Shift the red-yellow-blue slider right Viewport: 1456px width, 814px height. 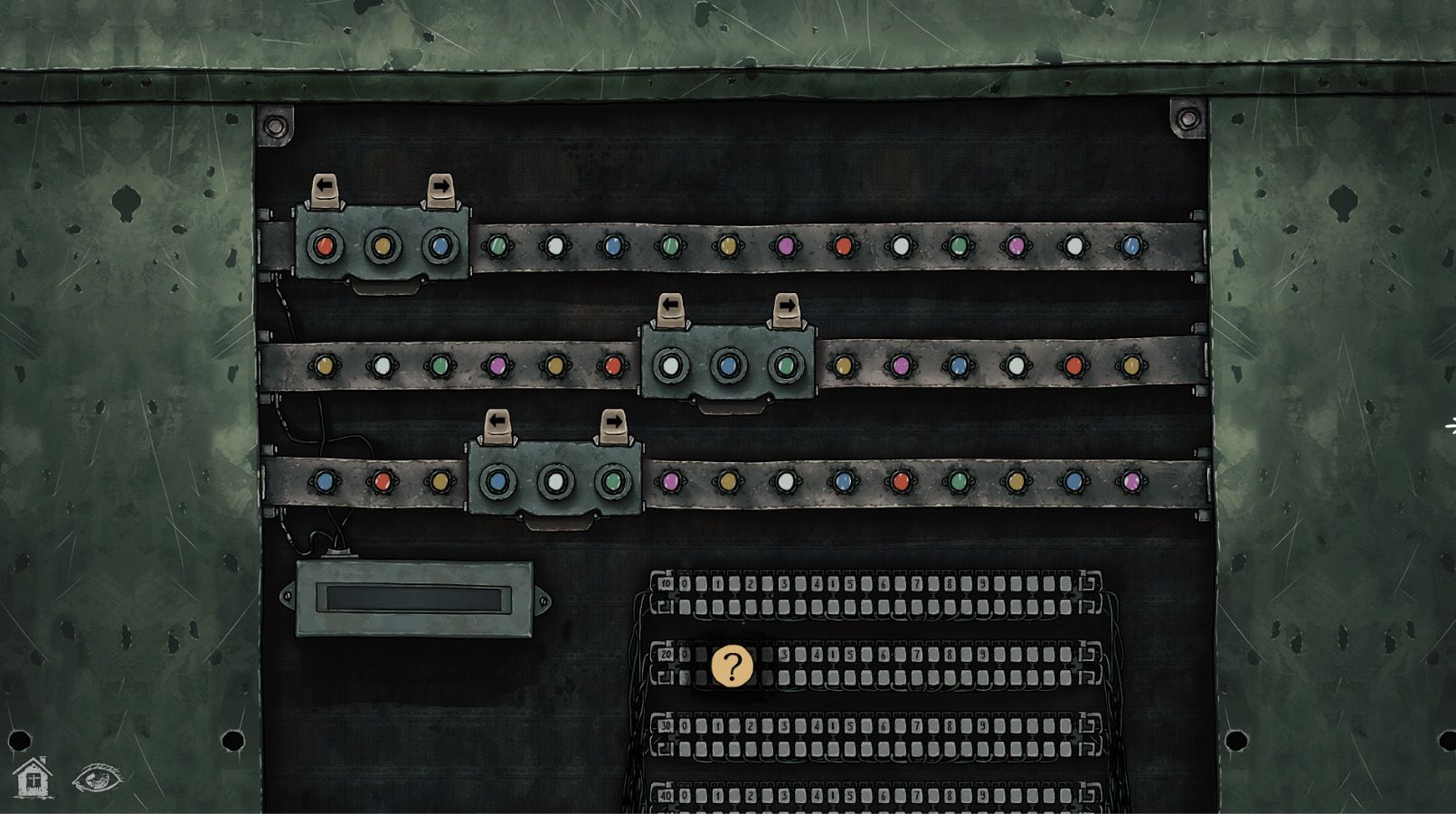[440, 190]
